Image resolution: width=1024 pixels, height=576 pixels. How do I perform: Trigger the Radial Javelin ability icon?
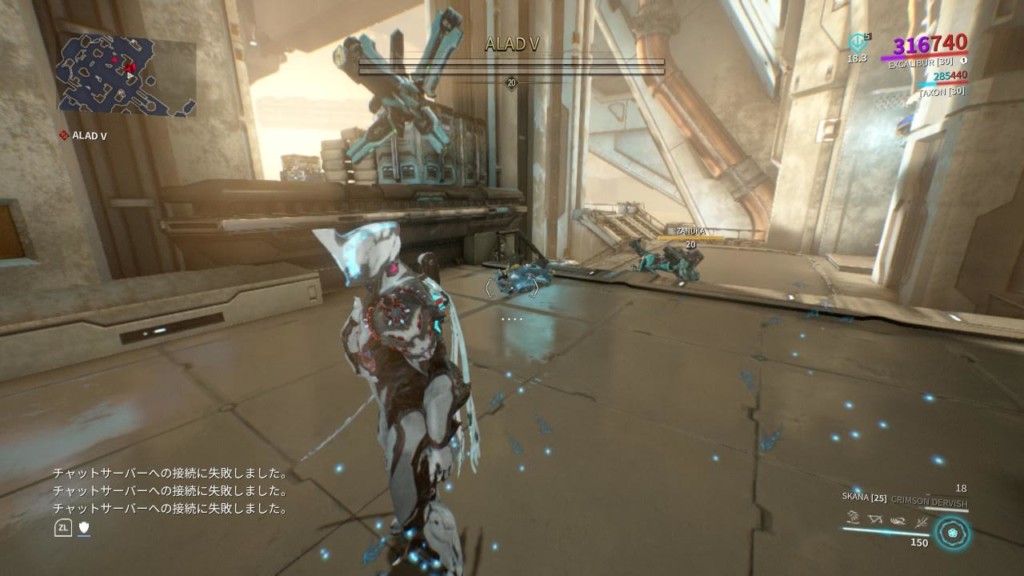pos(899,519)
